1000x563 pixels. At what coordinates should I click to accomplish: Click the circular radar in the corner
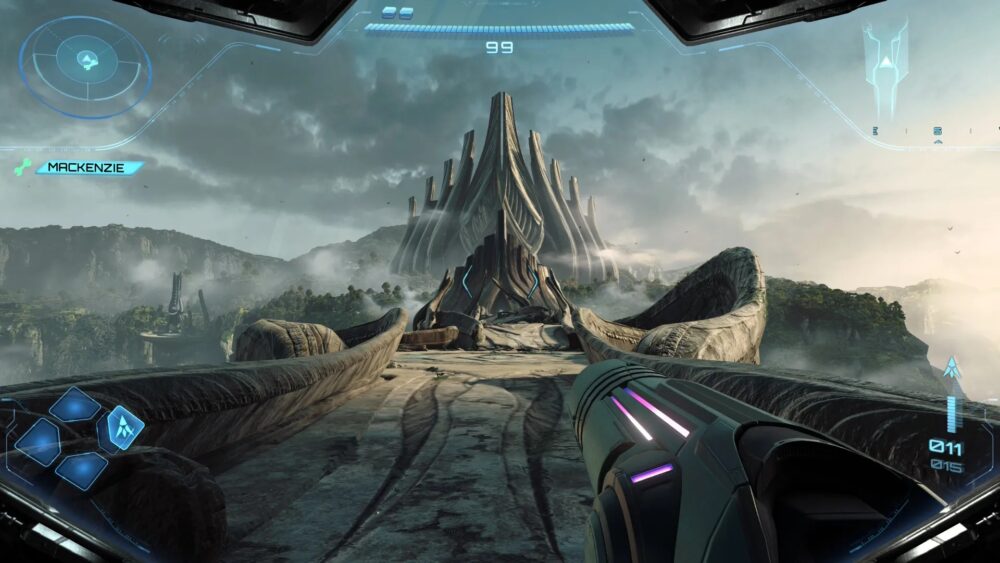point(85,64)
